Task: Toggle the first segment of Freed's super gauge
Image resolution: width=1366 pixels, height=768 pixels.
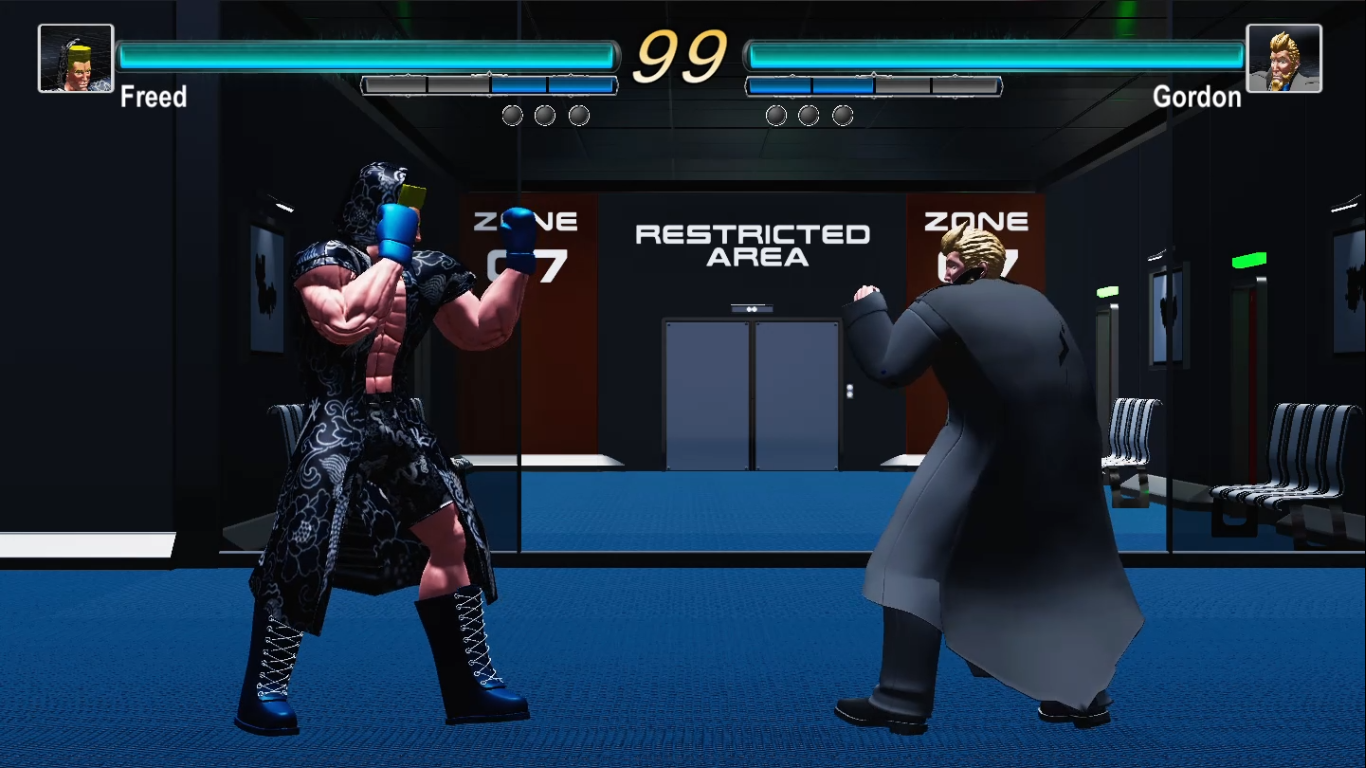Action: click(393, 86)
